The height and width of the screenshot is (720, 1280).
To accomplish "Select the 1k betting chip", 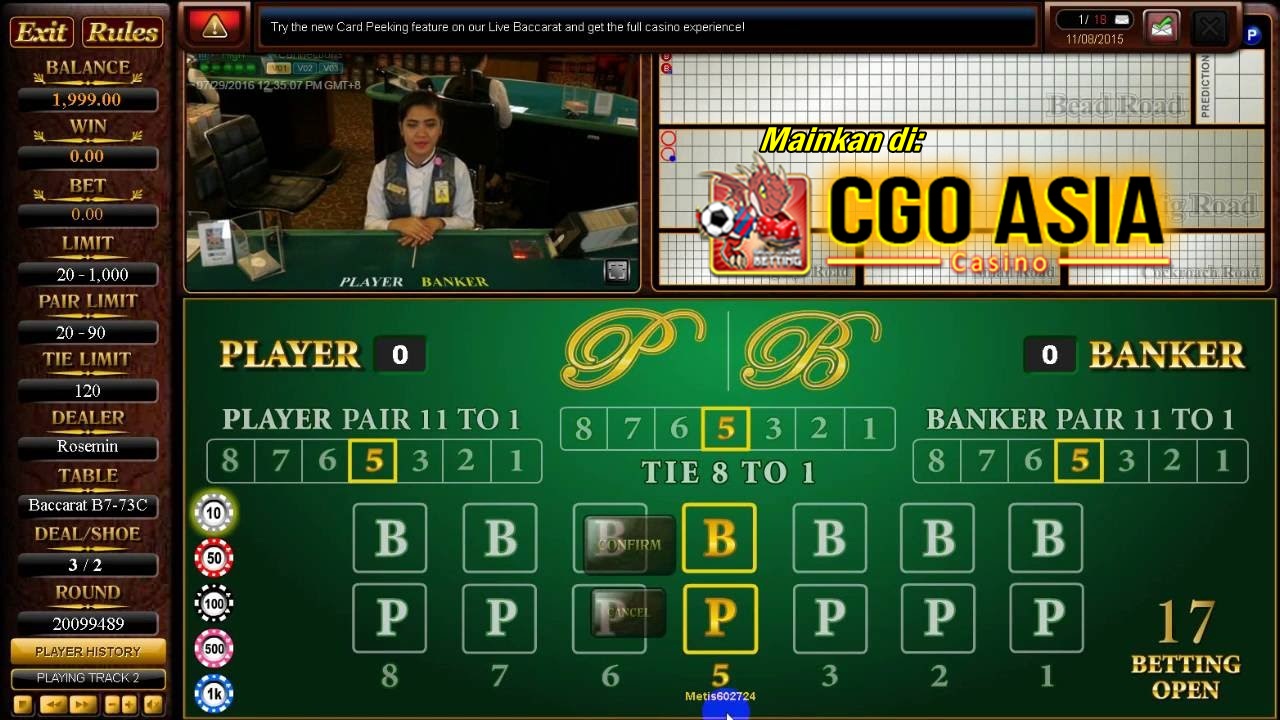I will 214,693.
